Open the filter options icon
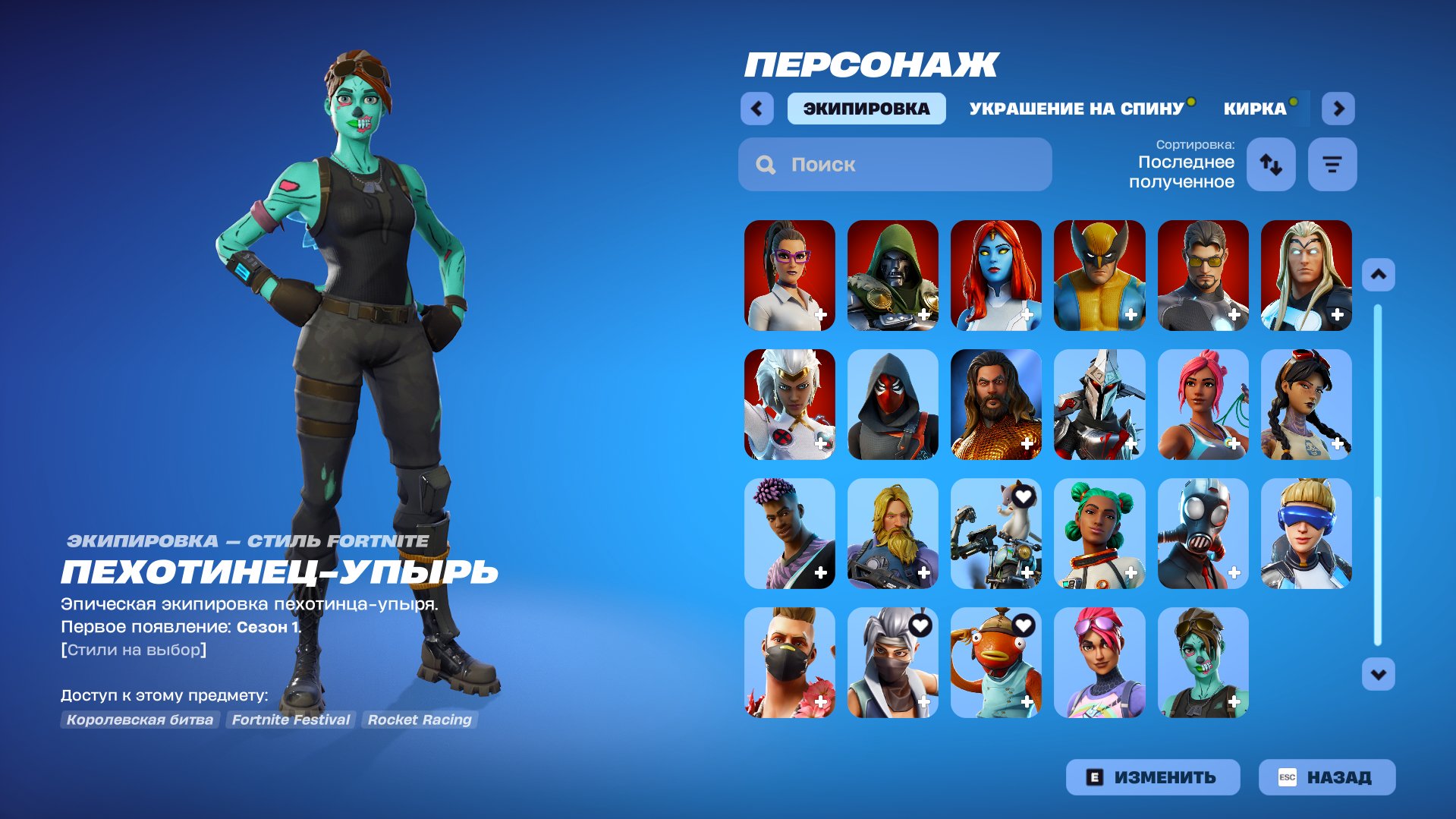 point(1332,163)
